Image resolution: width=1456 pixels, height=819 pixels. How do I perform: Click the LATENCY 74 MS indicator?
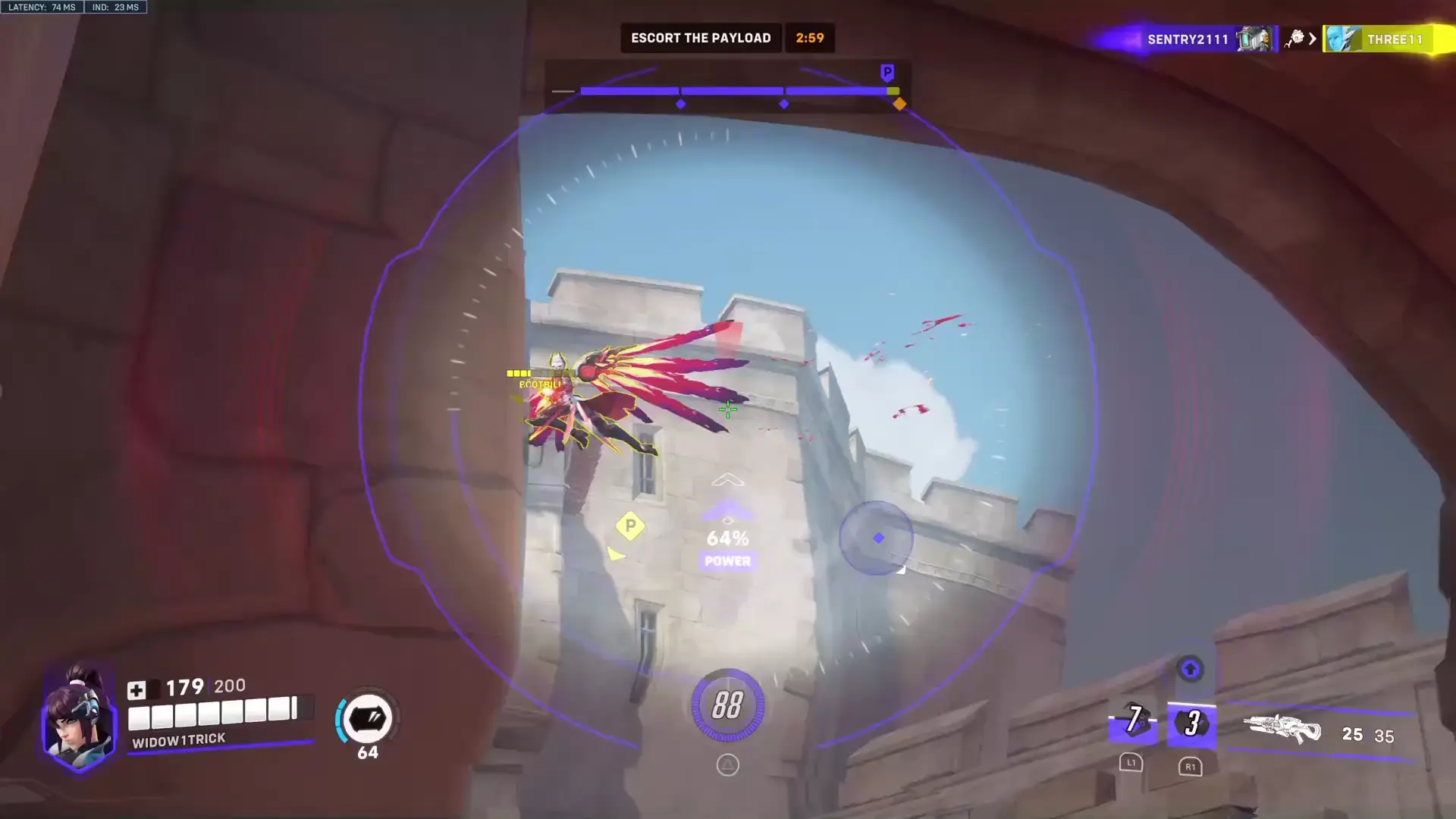(42, 7)
